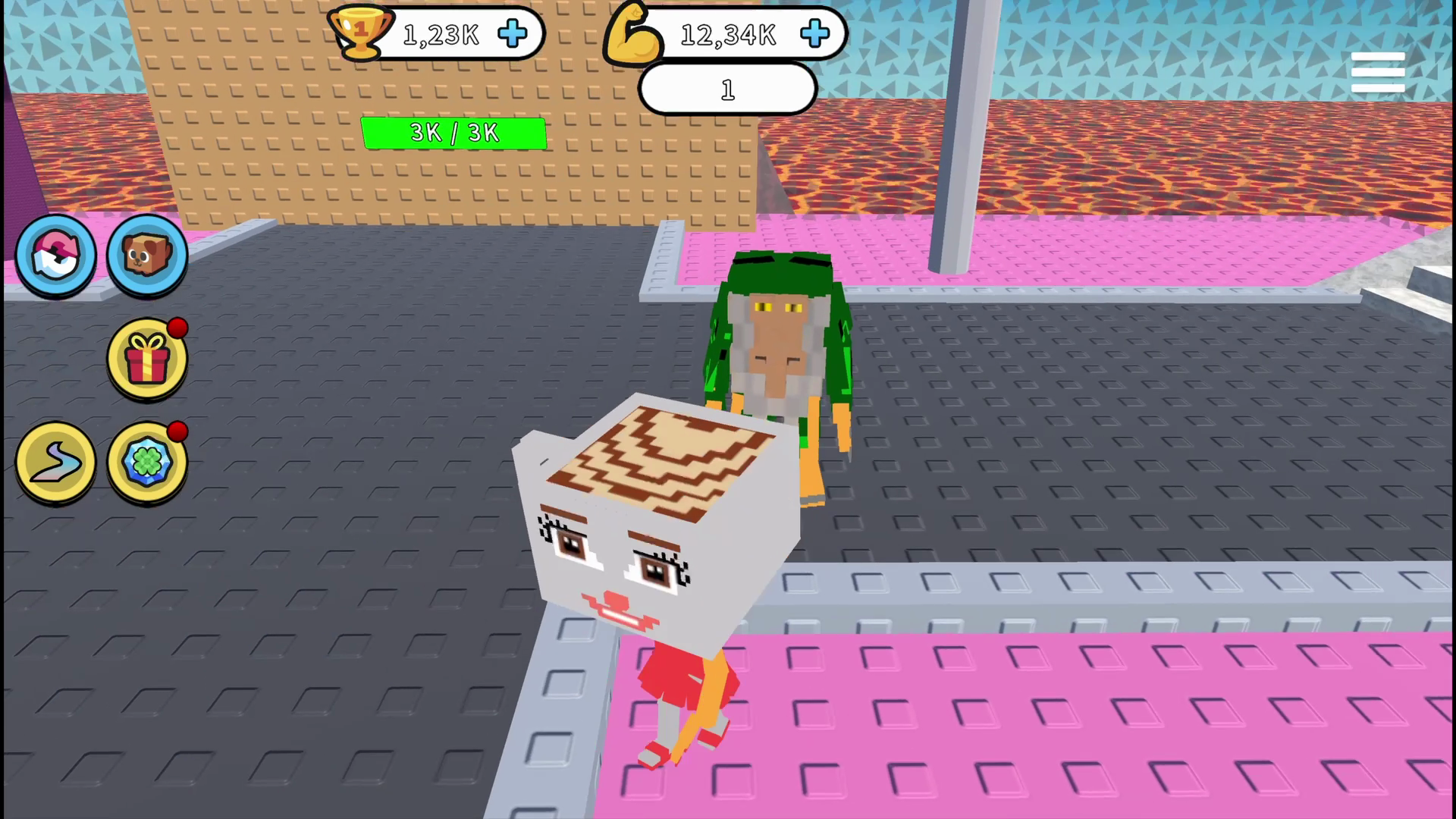Click the 3K / 3K green progress bar
The height and width of the screenshot is (819, 1456).
tap(455, 133)
